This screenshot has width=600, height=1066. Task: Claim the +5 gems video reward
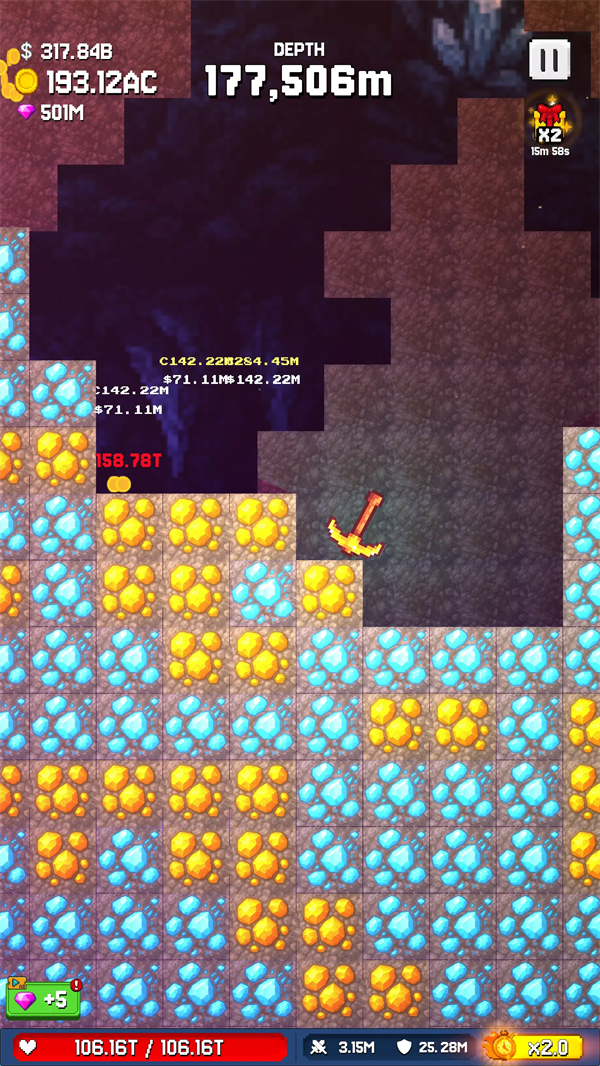tap(43, 998)
